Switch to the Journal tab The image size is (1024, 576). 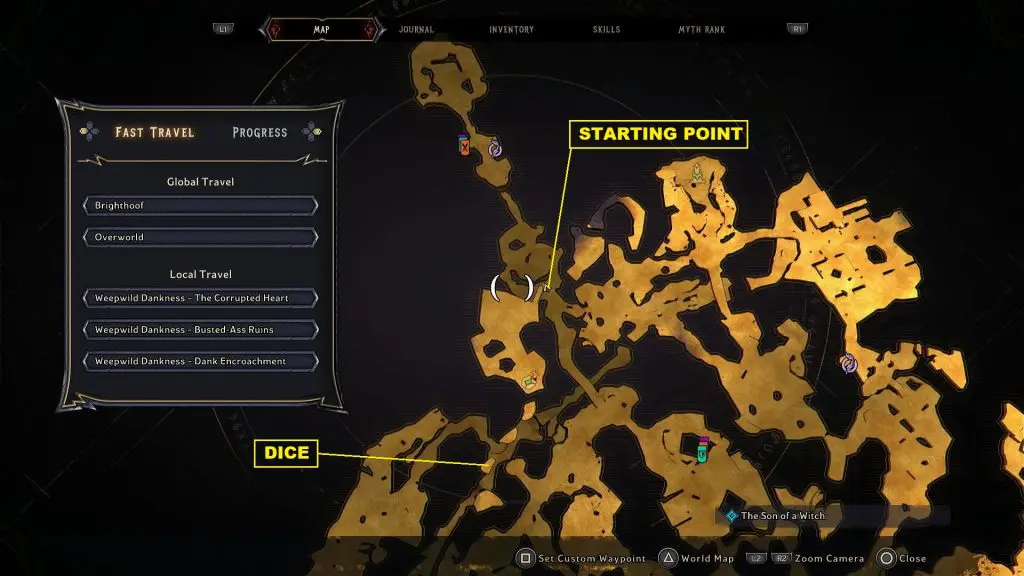click(x=416, y=30)
